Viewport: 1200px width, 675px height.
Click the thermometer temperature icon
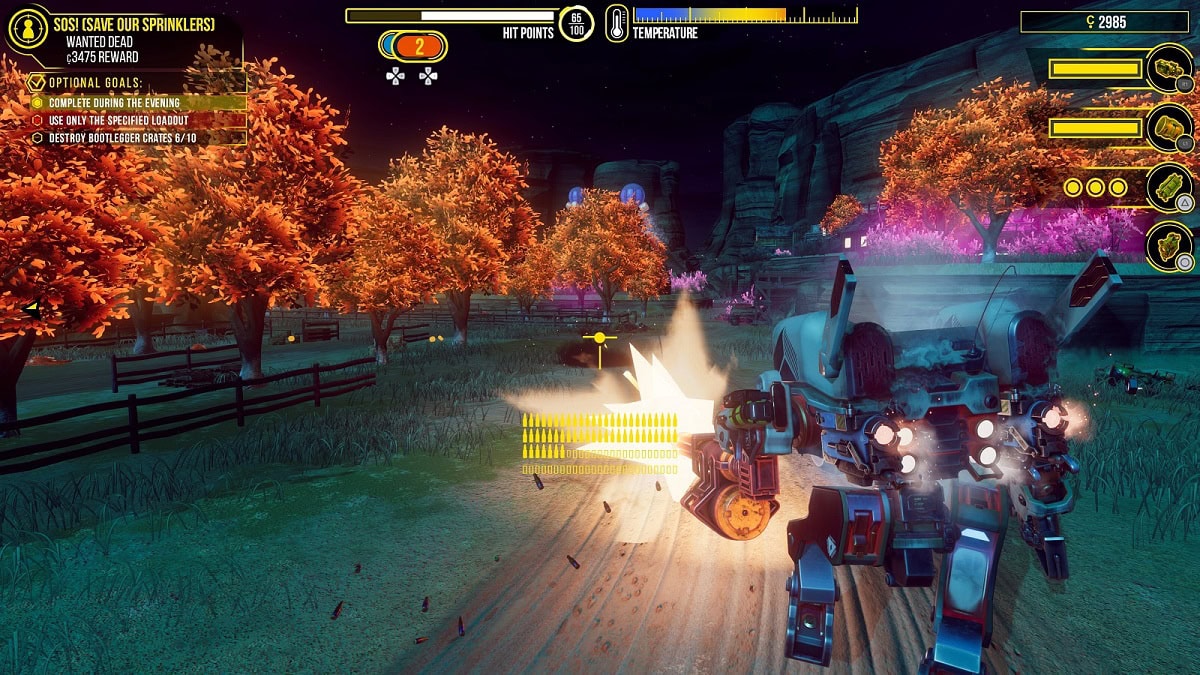[617, 23]
